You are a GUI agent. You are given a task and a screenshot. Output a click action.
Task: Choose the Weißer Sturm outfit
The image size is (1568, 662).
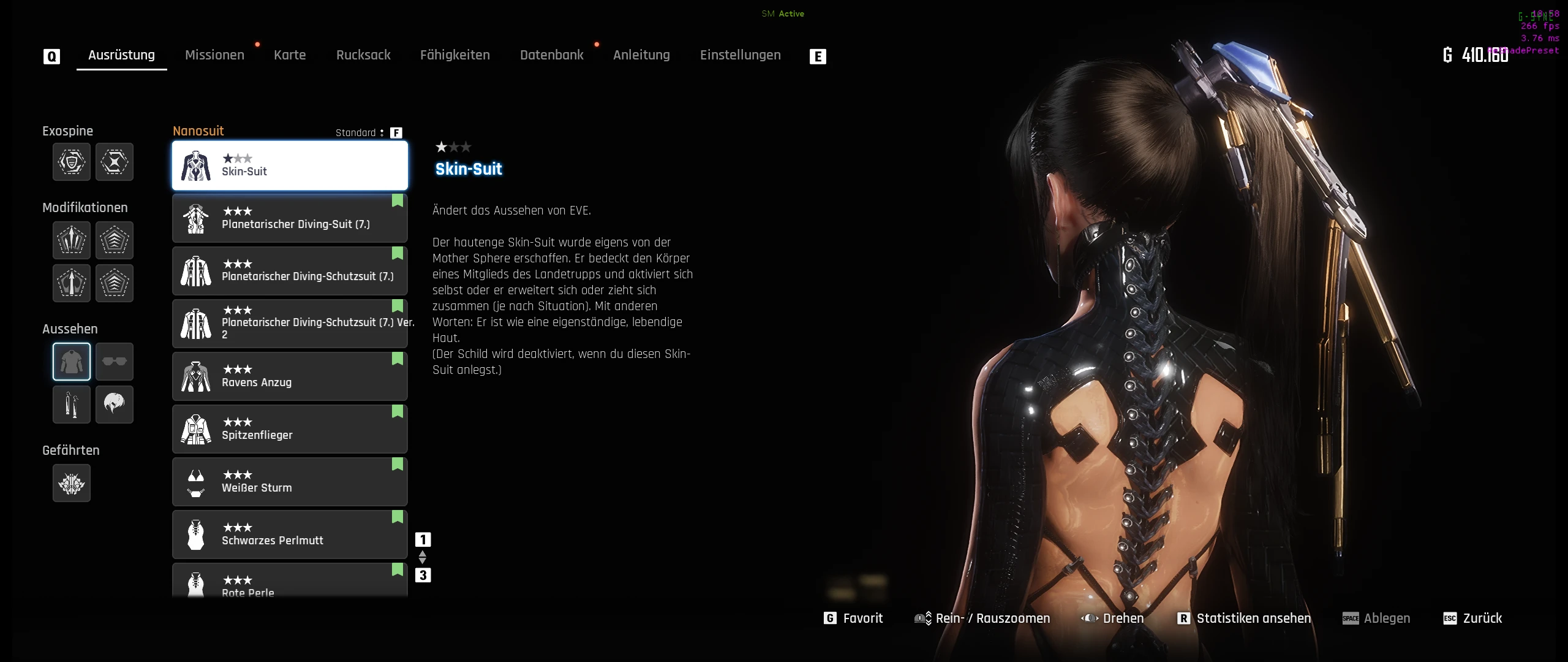(x=290, y=482)
